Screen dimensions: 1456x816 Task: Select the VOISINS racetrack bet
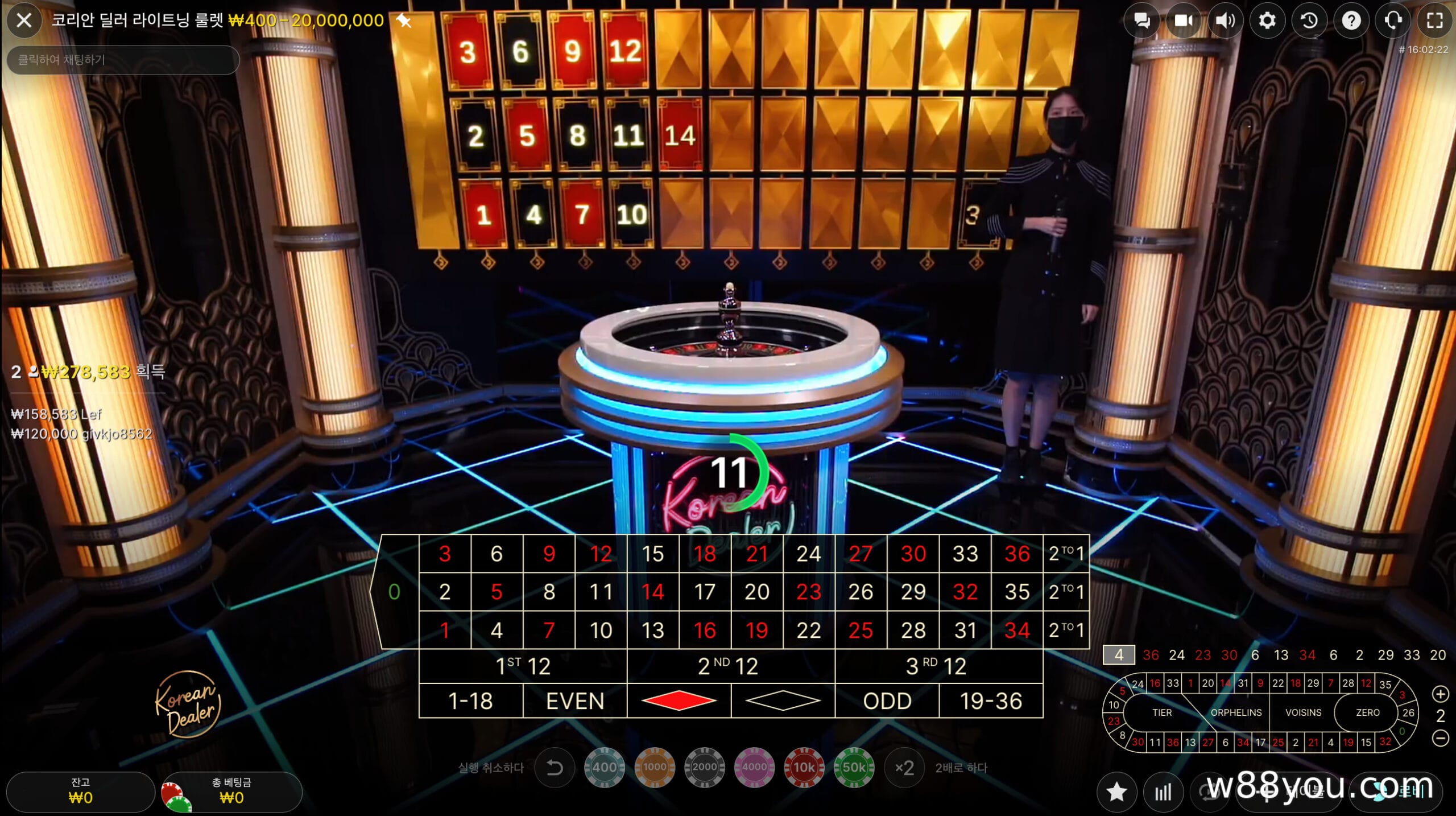[1303, 712]
